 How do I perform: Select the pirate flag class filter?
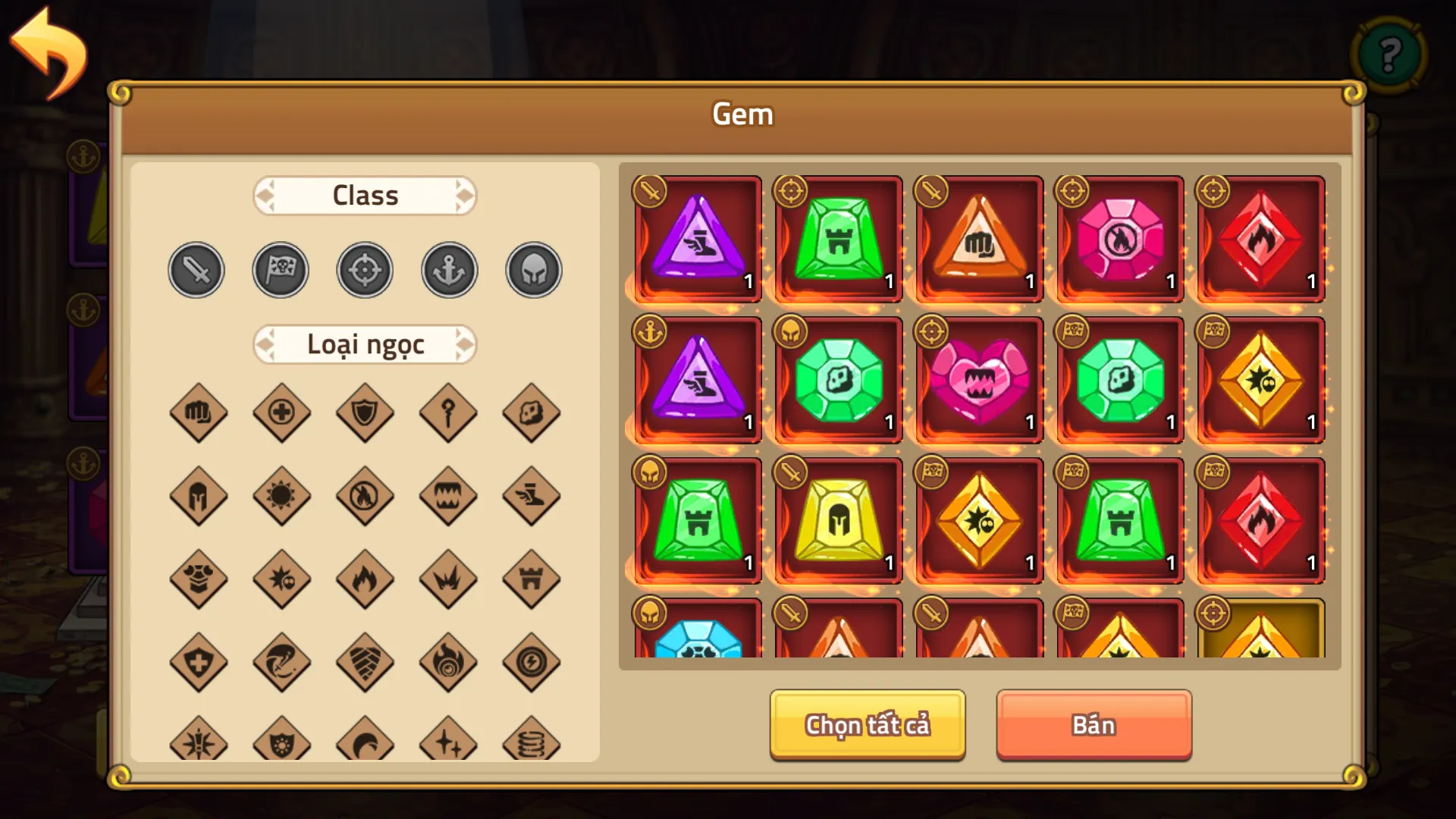tap(281, 269)
